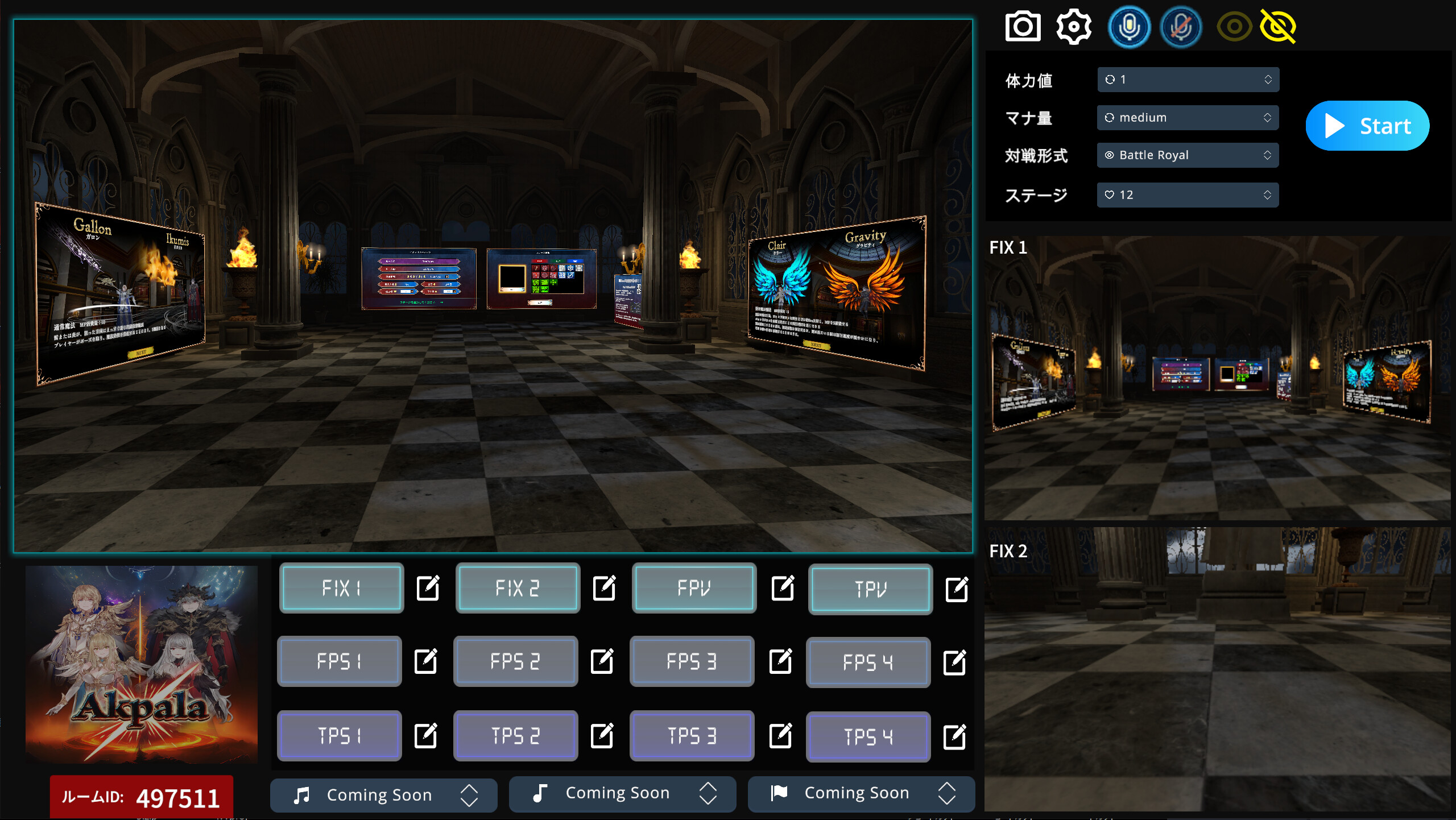The image size is (1456, 820).
Task: Enable the microphone icon
Action: 1130,26
